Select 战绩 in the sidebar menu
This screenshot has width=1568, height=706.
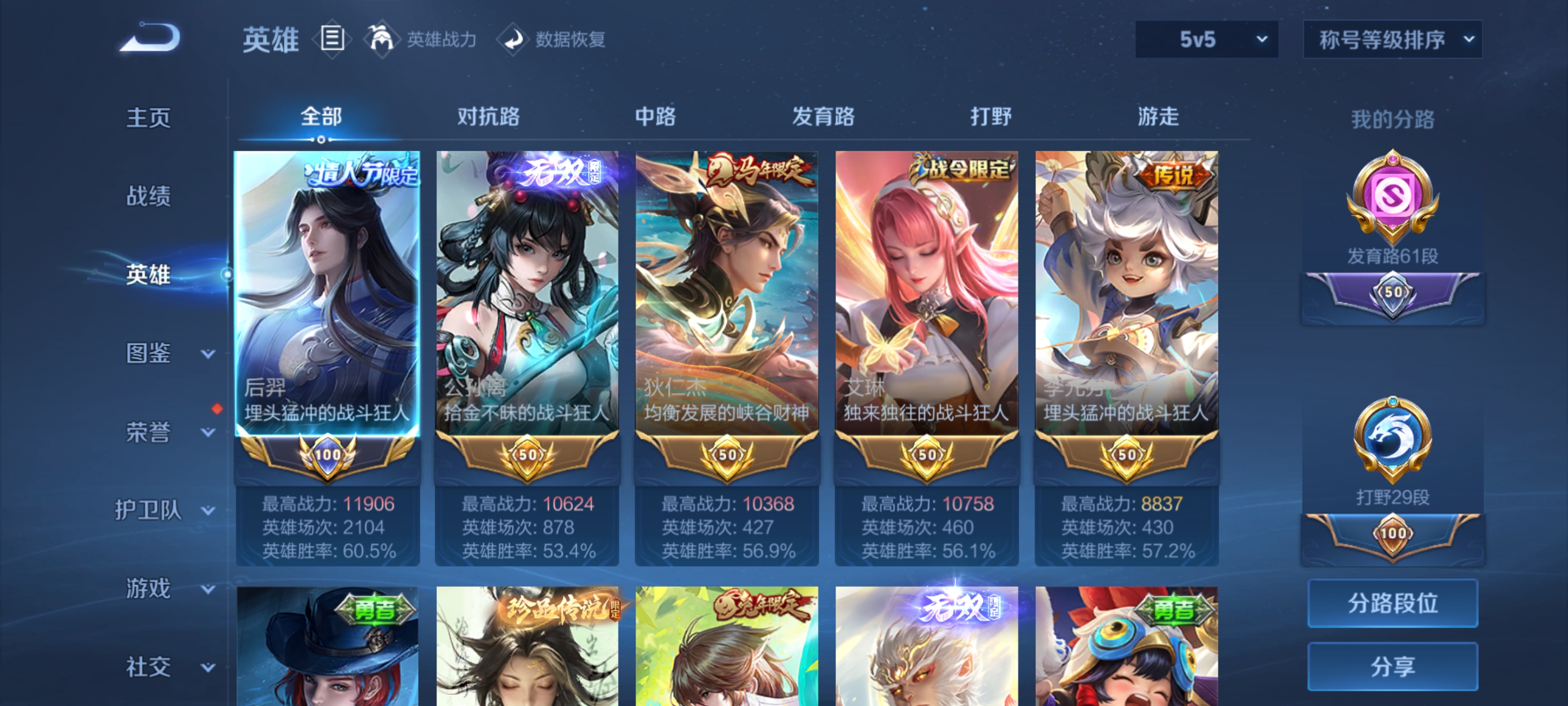pyautogui.click(x=148, y=197)
